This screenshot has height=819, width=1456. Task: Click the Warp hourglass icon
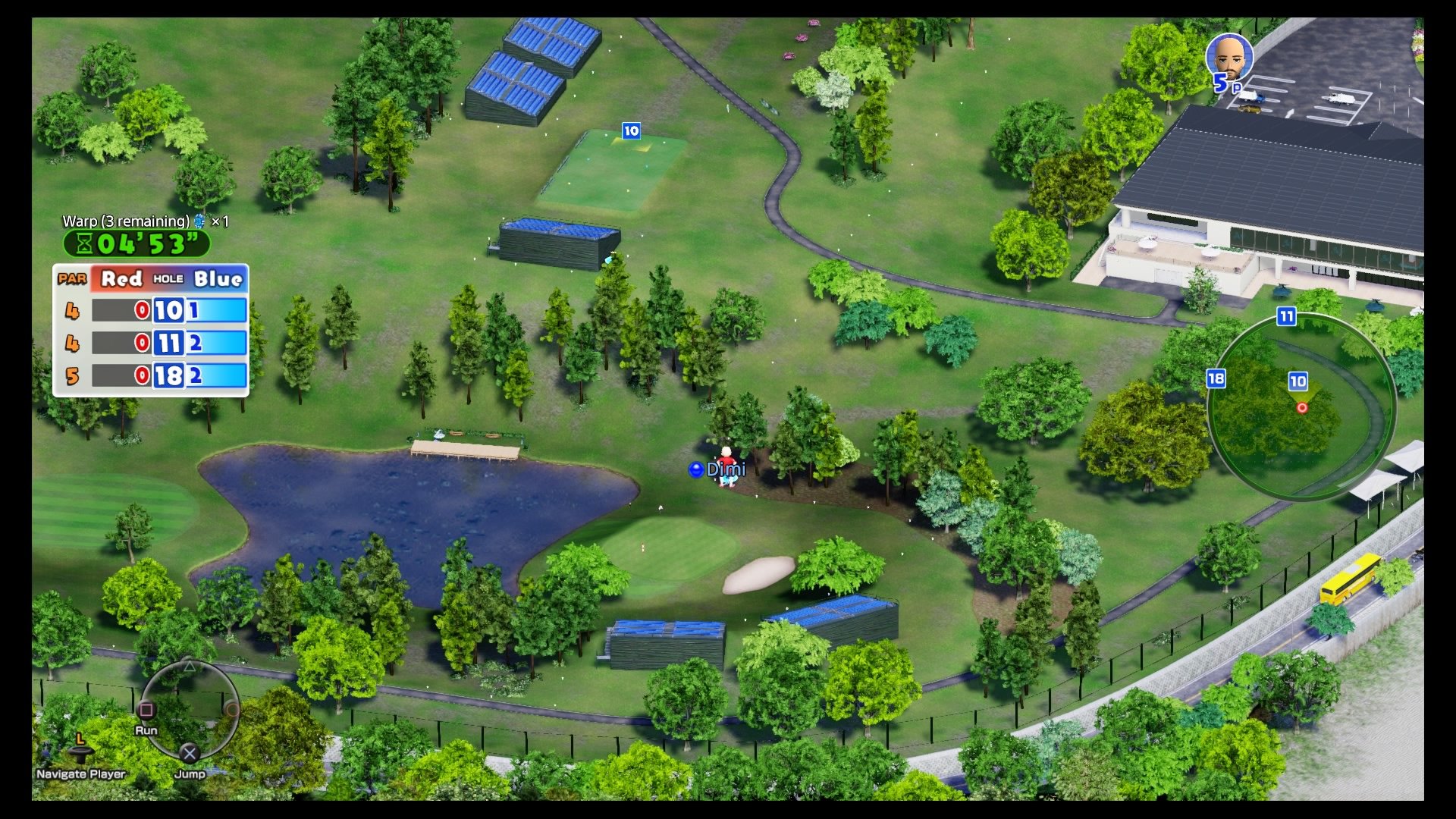click(x=86, y=244)
